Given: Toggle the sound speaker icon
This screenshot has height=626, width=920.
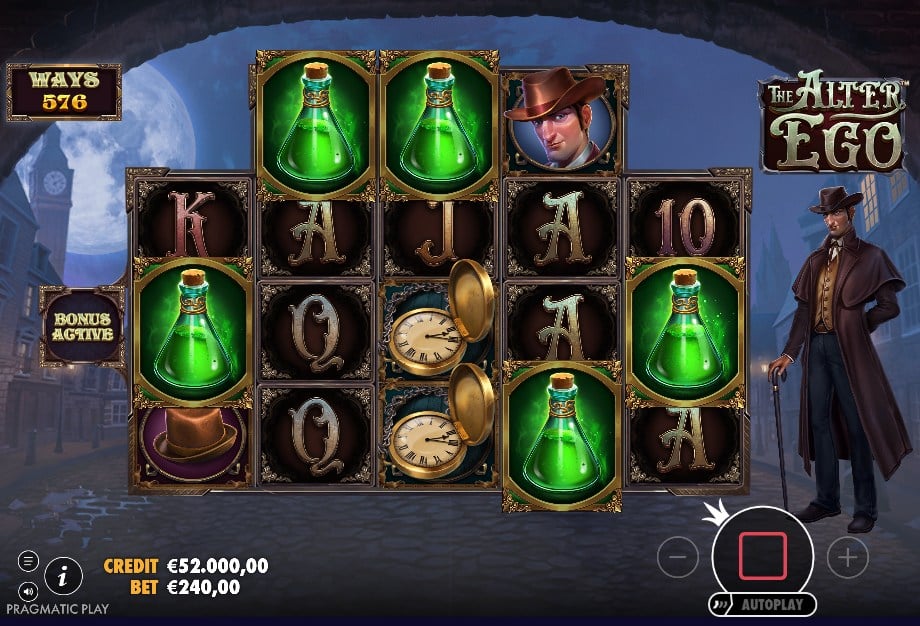Looking at the screenshot, I should click(28, 590).
